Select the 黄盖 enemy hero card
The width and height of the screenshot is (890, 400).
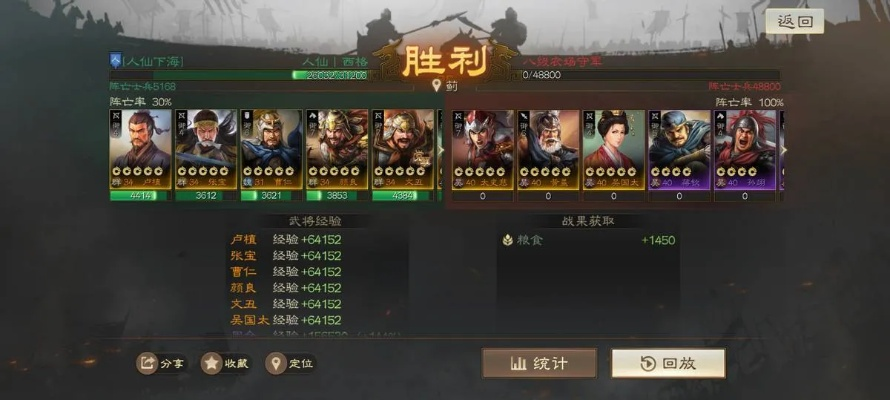(x=548, y=148)
